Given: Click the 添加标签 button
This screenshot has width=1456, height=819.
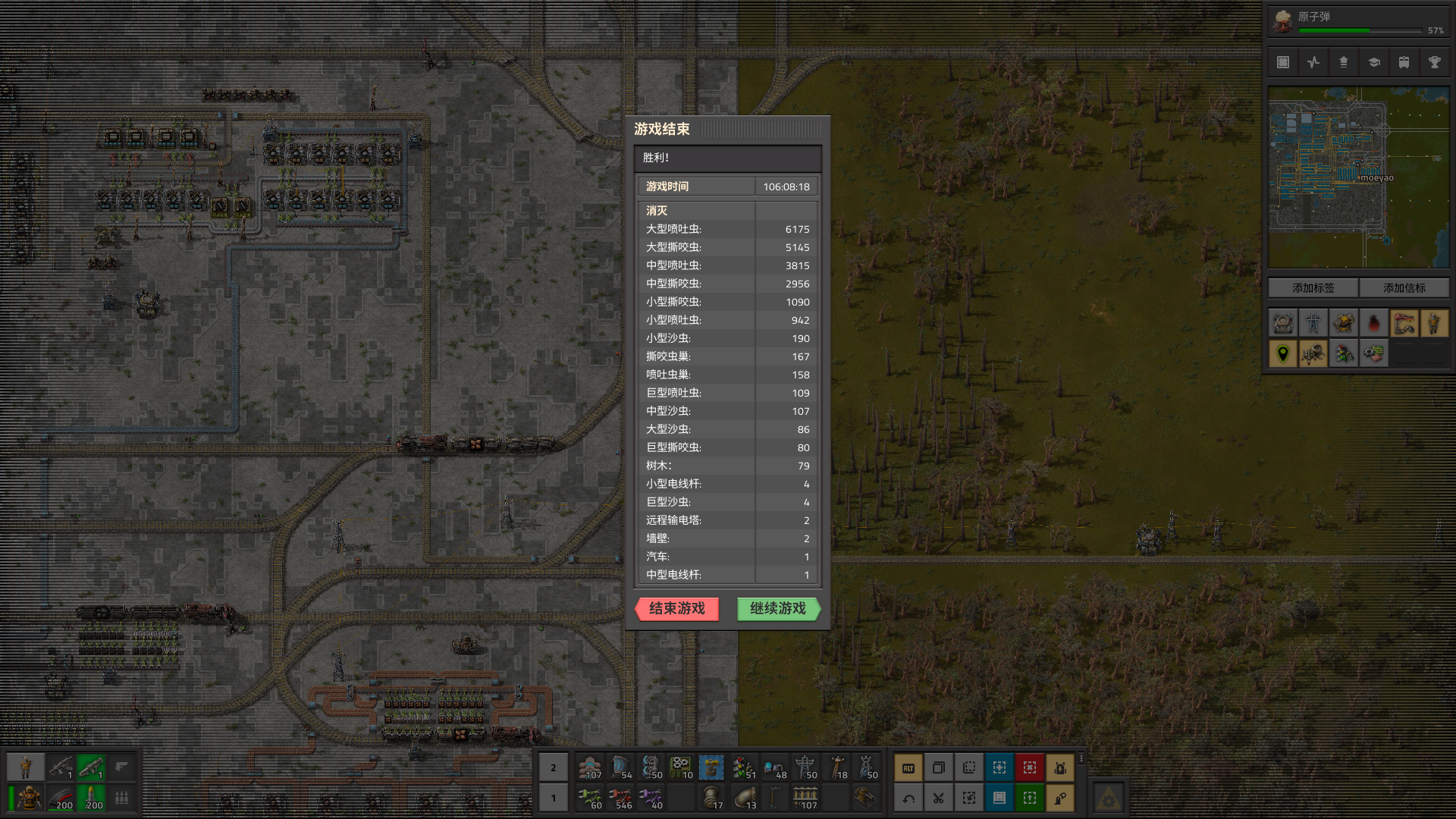Looking at the screenshot, I should coord(1313,288).
